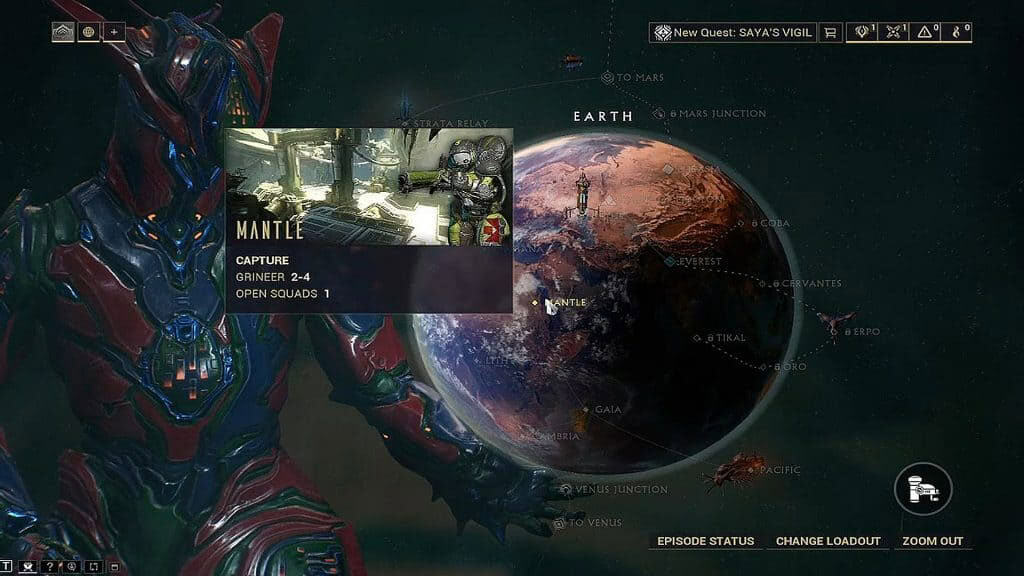Choose the Everest node on Earth
Screen dimensions: 1024x576
point(670,262)
